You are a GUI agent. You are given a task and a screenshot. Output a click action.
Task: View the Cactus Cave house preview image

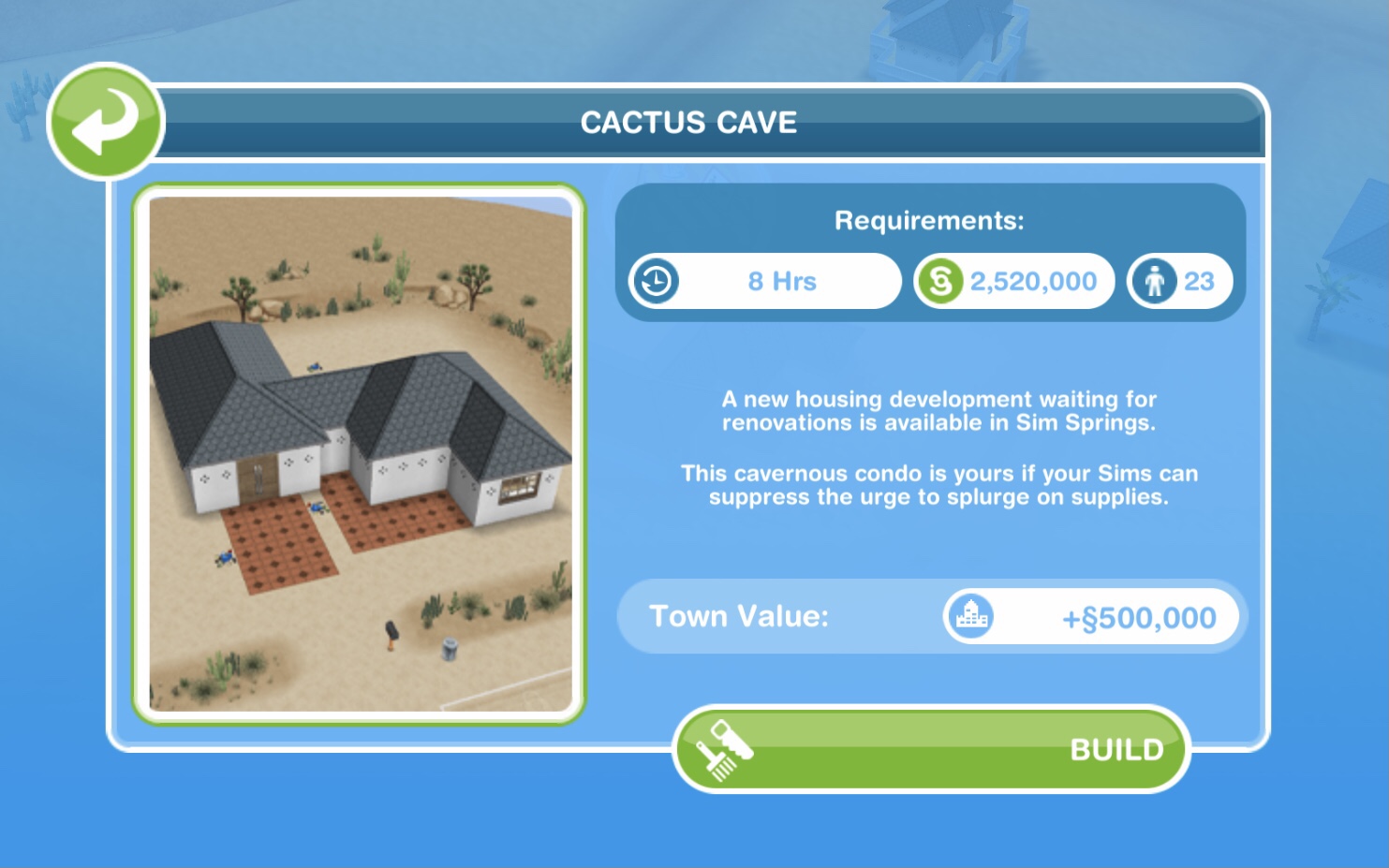point(360,453)
